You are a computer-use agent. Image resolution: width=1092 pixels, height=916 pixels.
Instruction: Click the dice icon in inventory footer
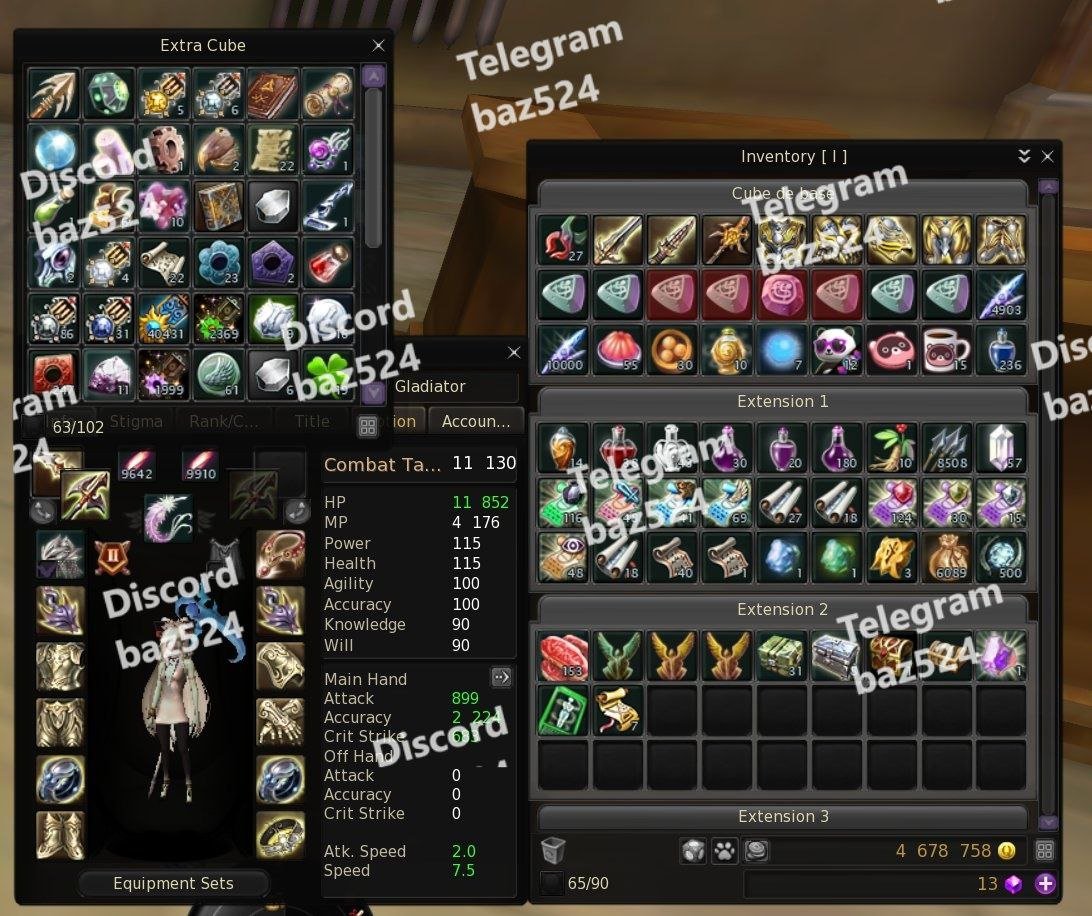point(692,851)
